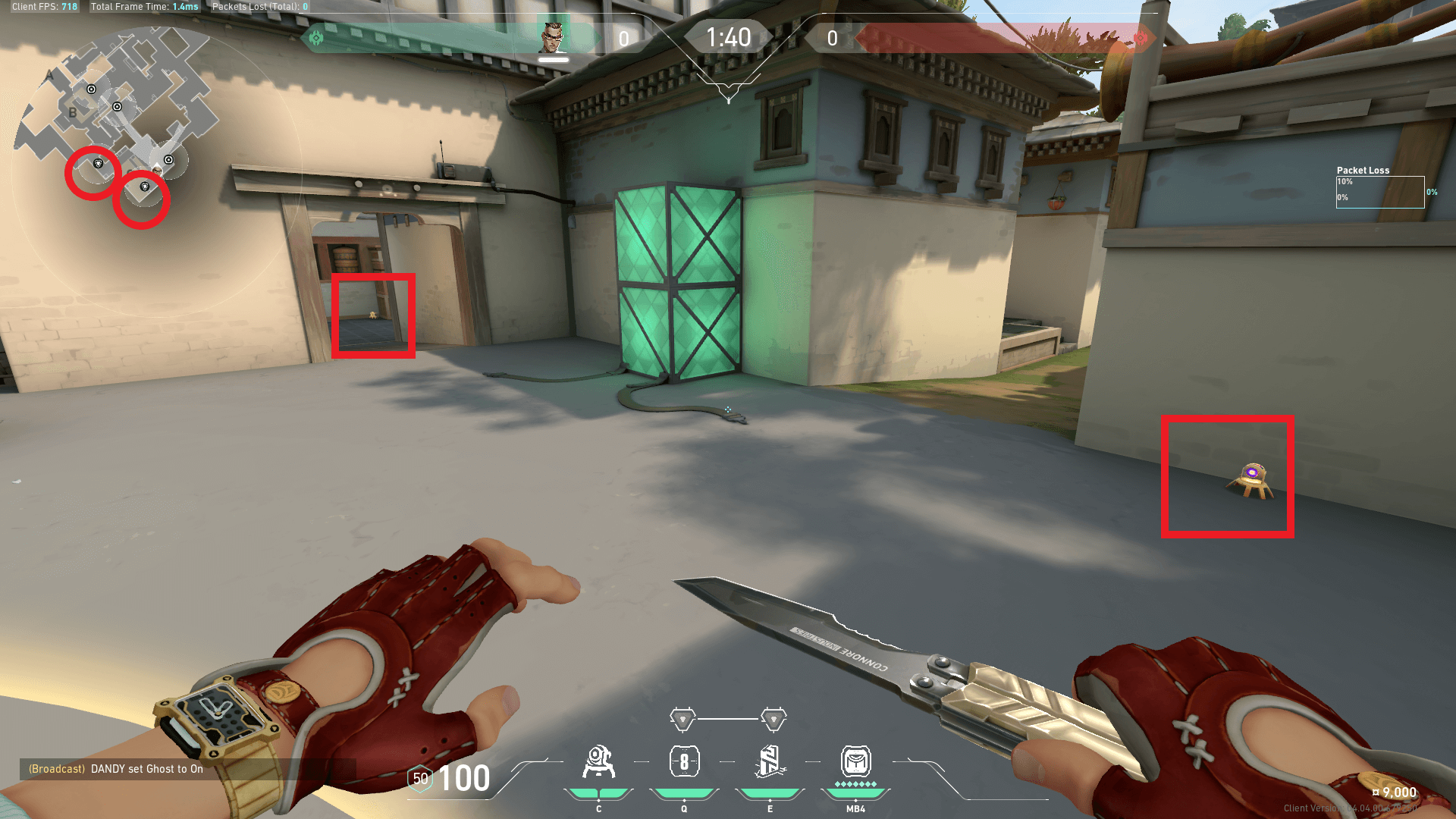The image size is (1456, 819).
Task: Select the B site label on the minimap
Action: (x=73, y=113)
